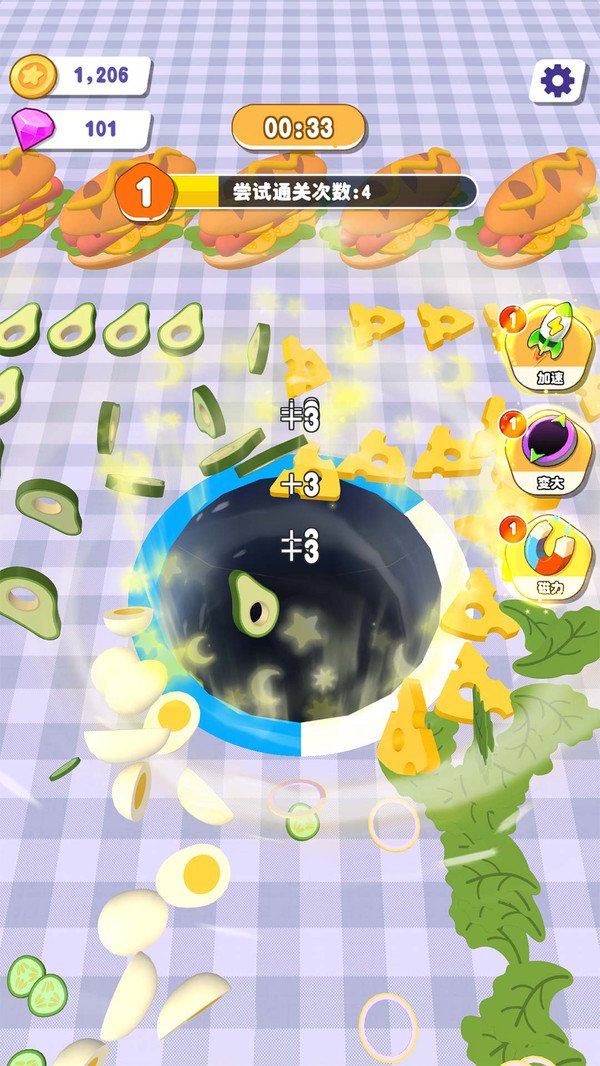
Task: Open the gear settings menu
Action: [556, 79]
